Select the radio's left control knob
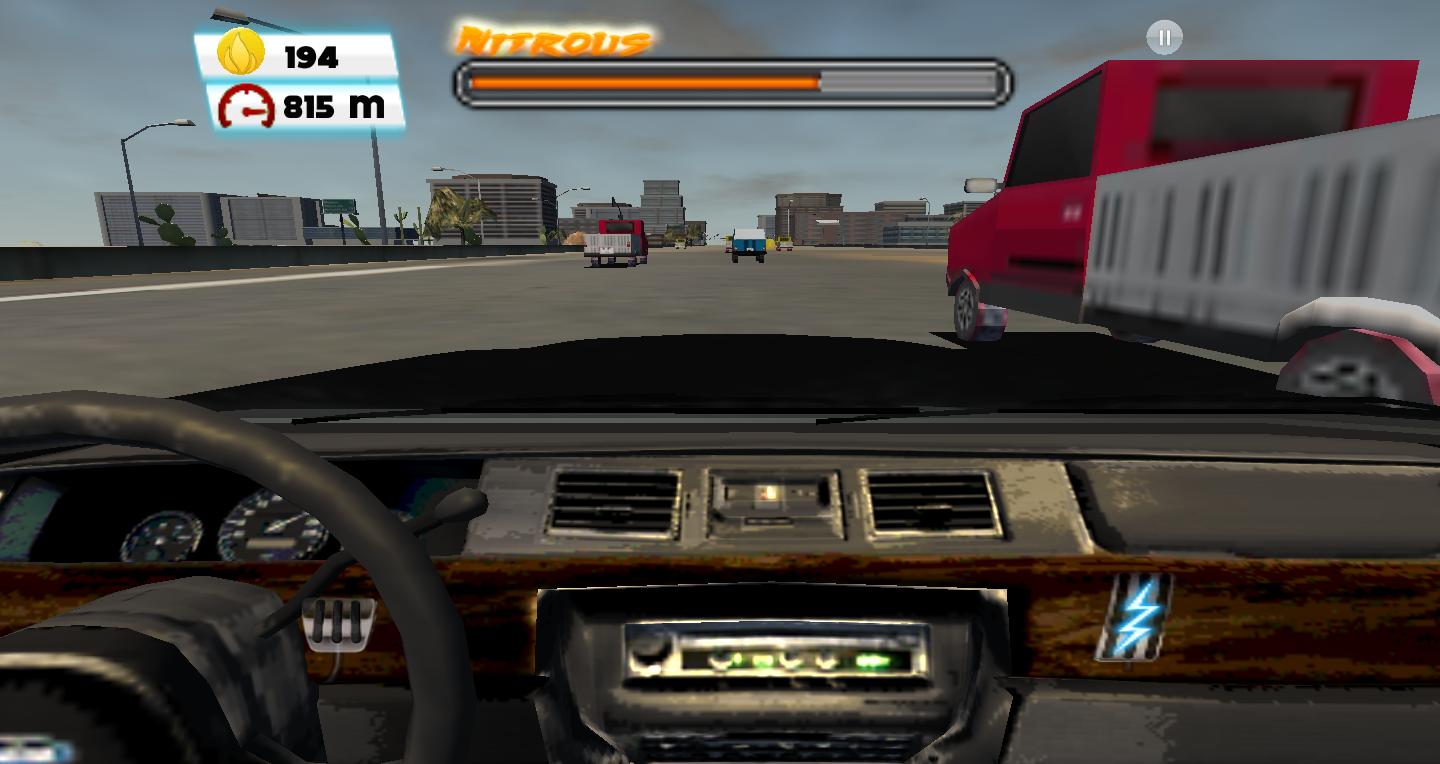 [649, 655]
